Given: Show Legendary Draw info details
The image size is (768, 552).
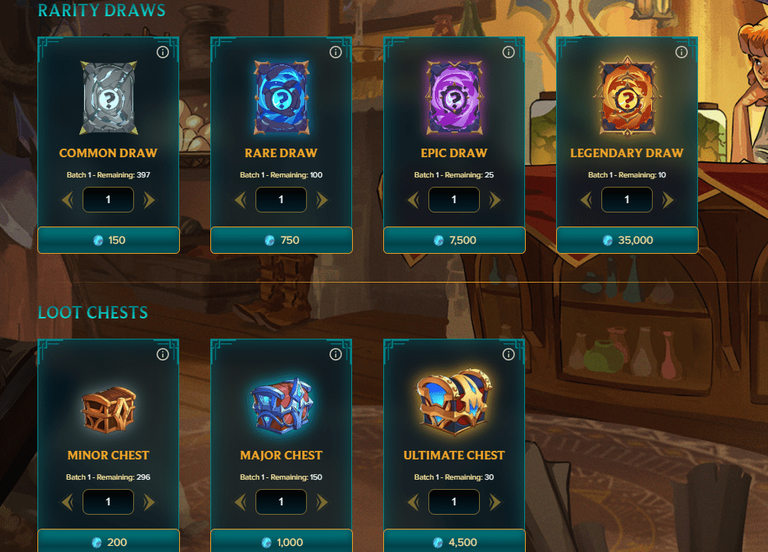Looking at the screenshot, I should click(681, 52).
